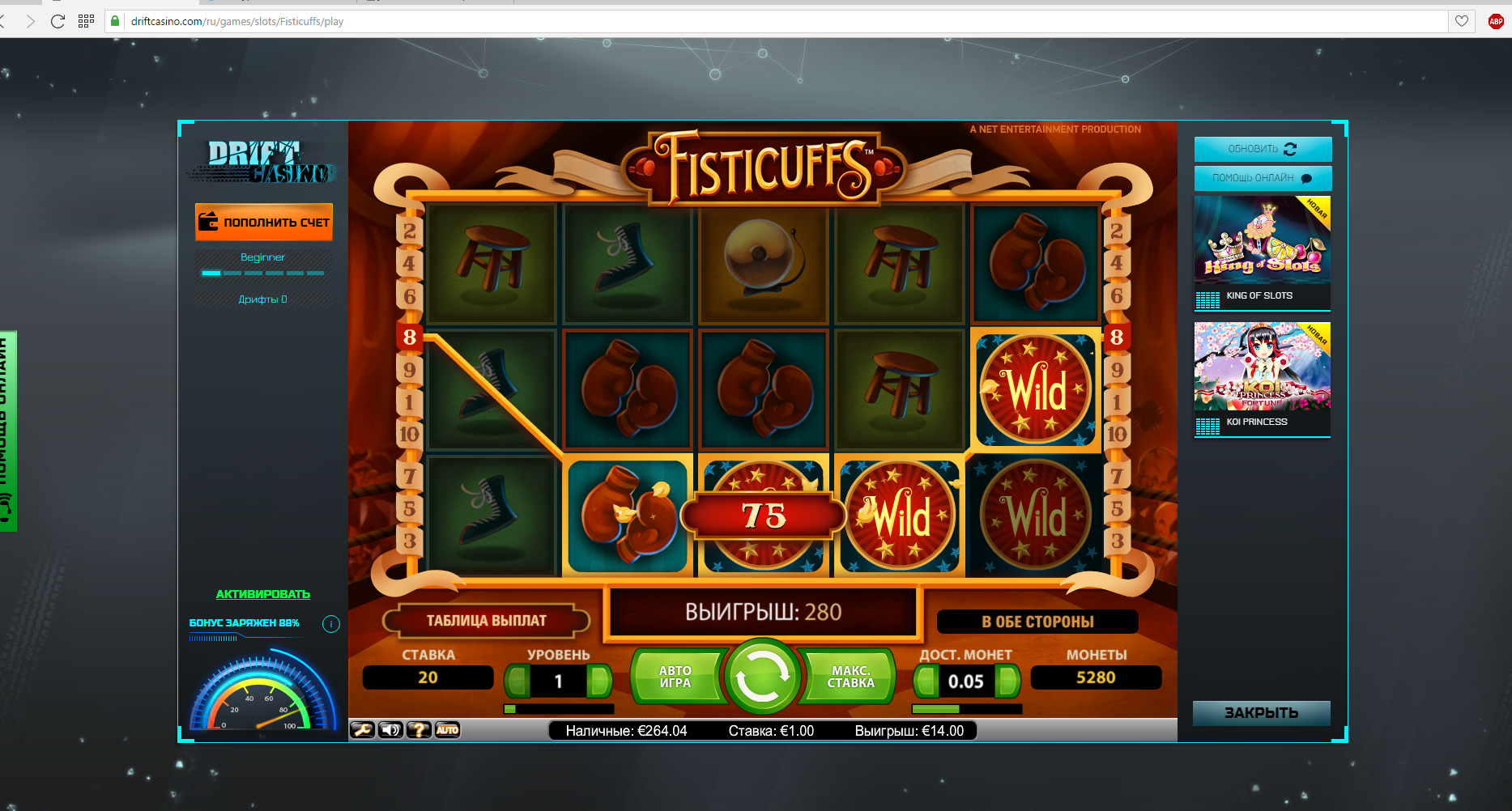1512x811 pixels.
Task: Open game help with the question mark icon
Action: 419,730
